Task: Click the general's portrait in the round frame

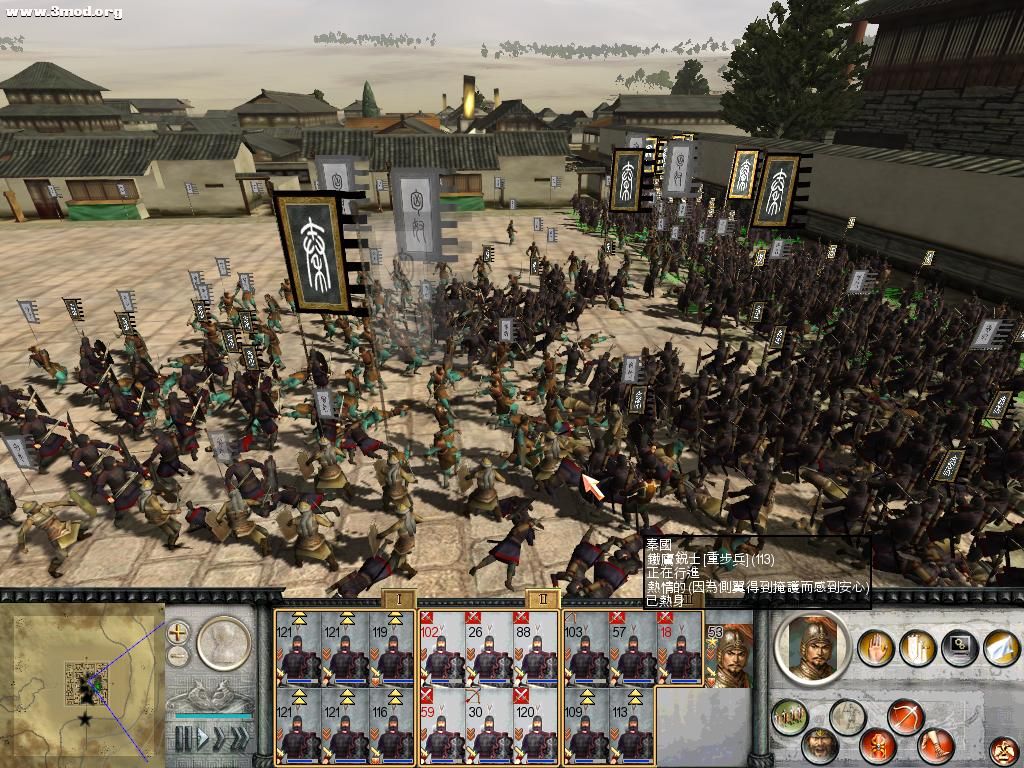Action: point(812,648)
